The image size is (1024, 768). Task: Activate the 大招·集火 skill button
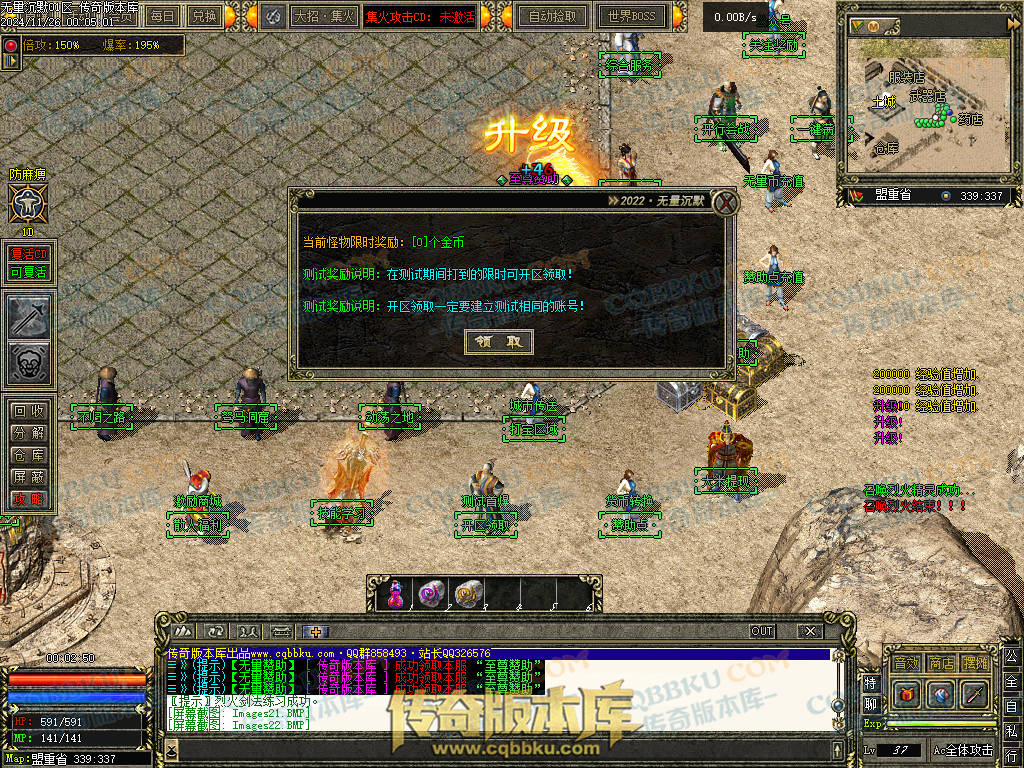click(x=324, y=16)
